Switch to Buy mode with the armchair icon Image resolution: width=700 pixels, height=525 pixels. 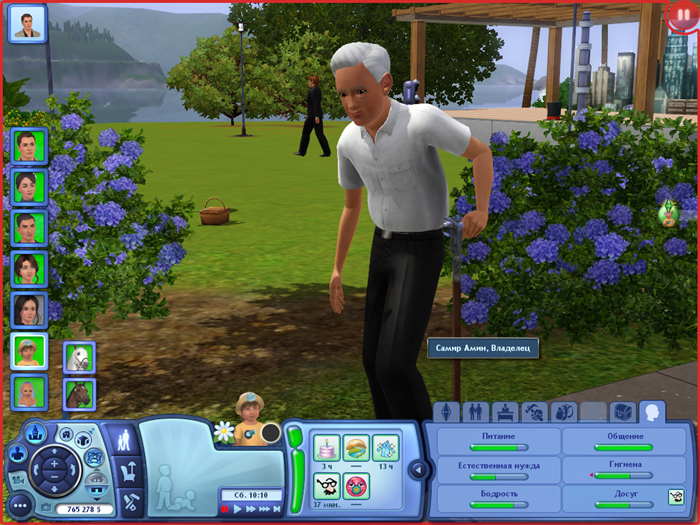[x=129, y=469]
